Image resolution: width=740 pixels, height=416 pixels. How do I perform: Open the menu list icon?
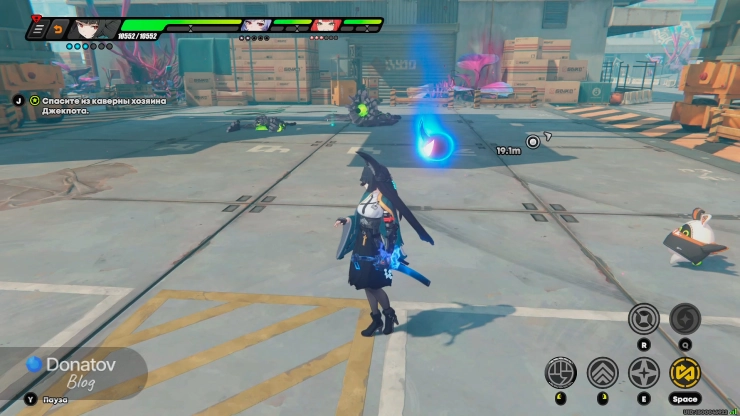click(x=38, y=30)
